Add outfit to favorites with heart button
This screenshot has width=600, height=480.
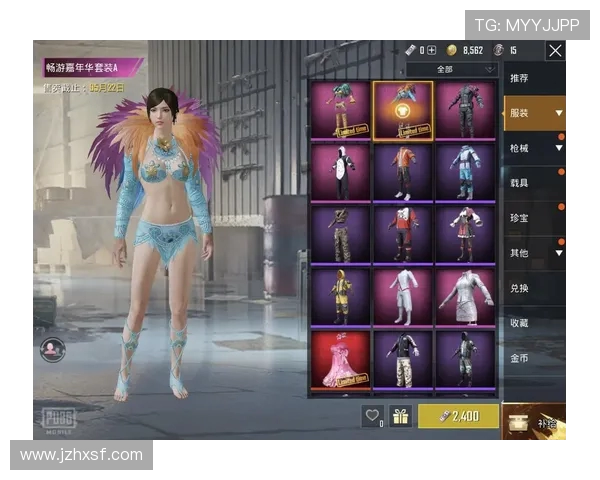[373, 416]
